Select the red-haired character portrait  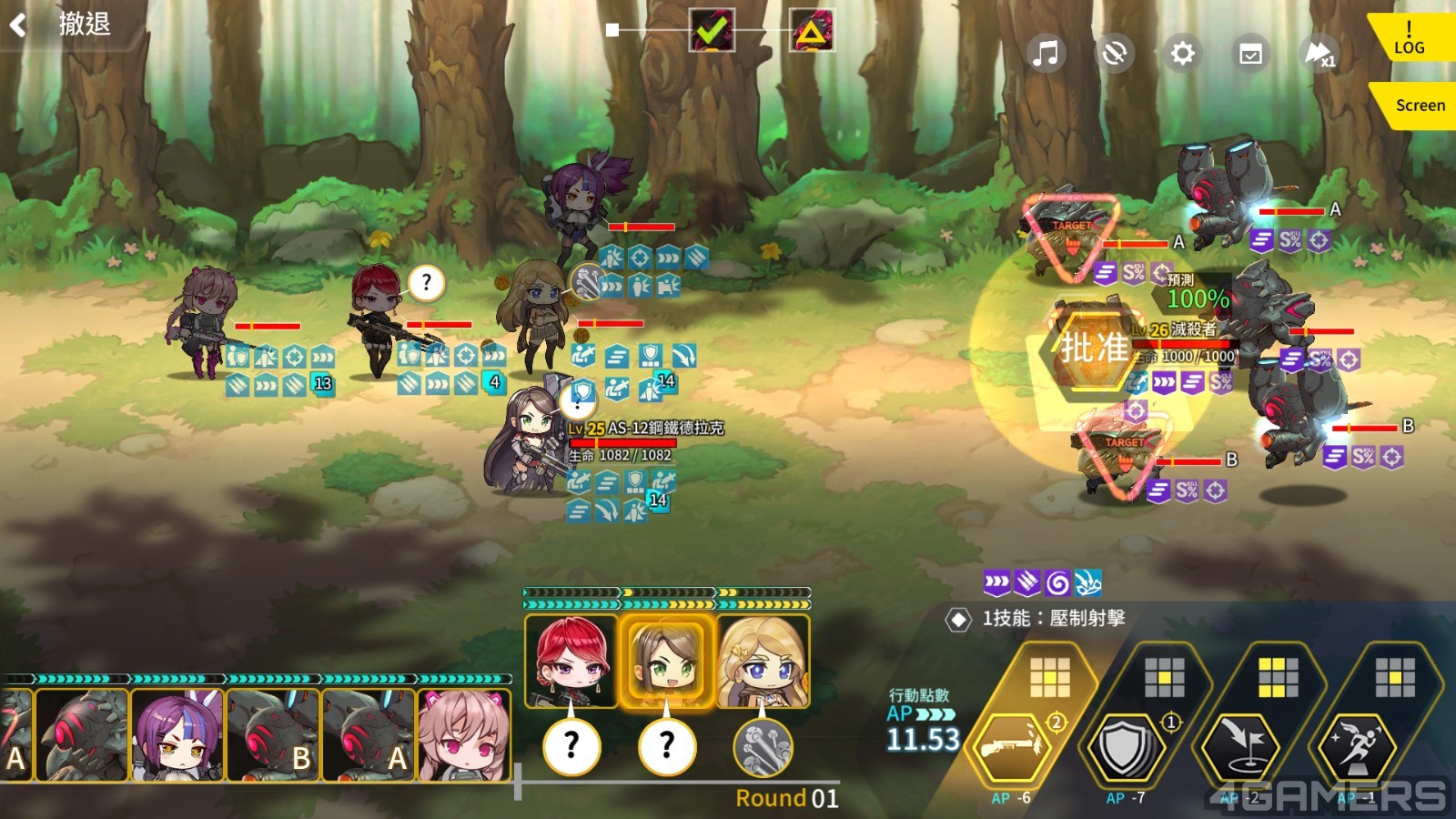click(x=571, y=662)
